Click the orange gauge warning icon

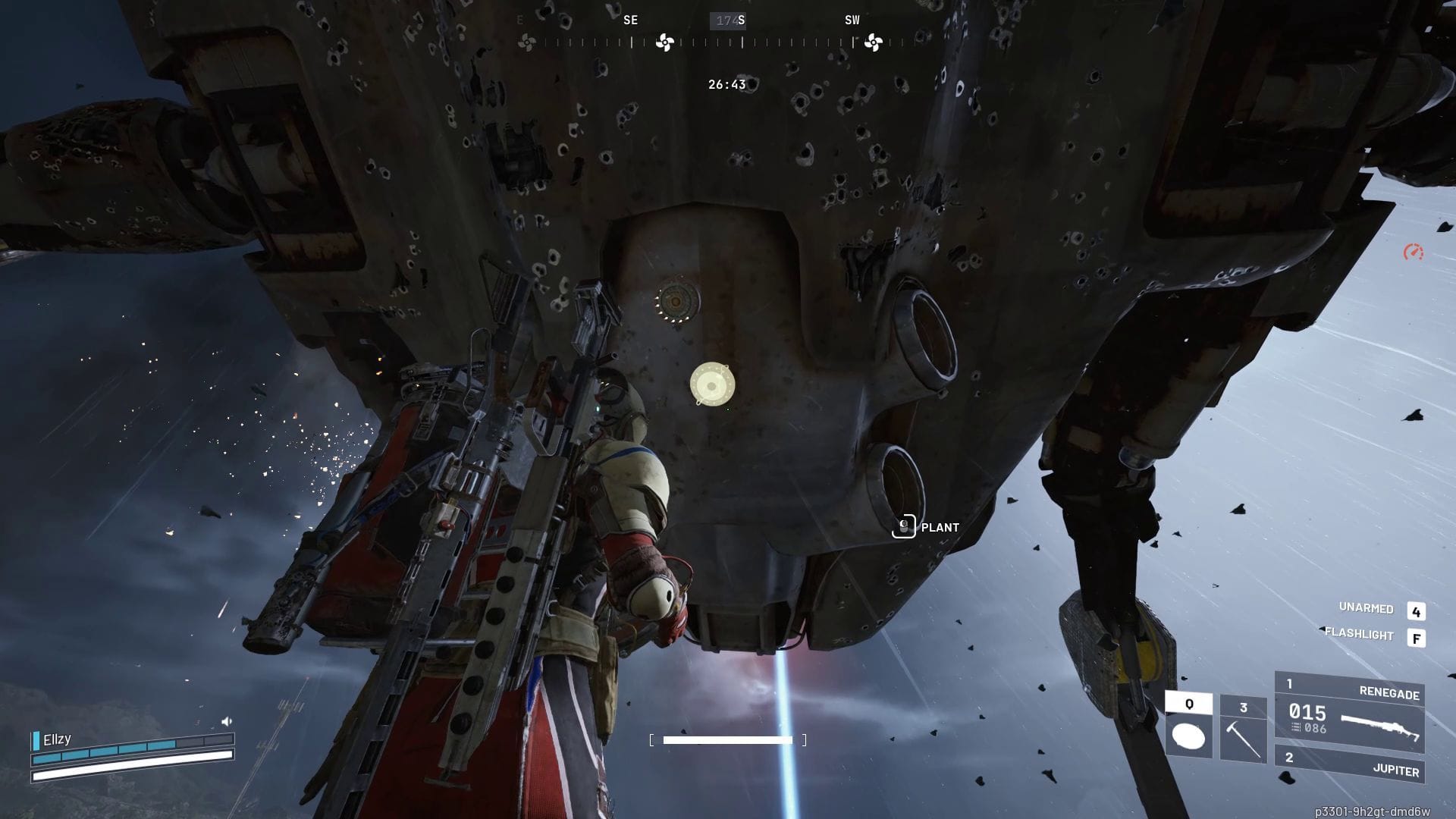point(1413,253)
